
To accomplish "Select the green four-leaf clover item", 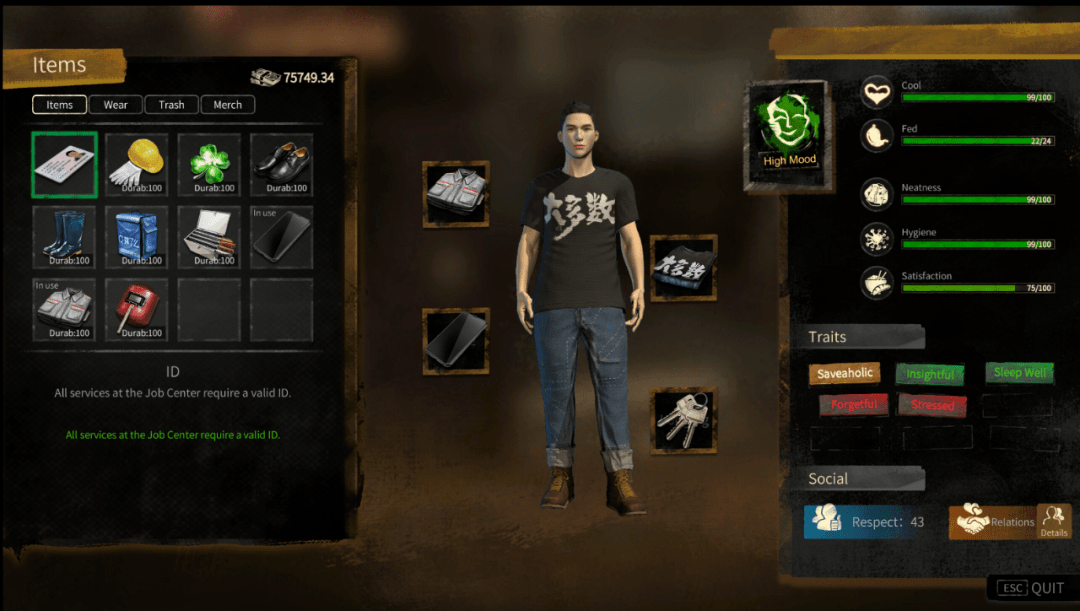I will (209, 165).
